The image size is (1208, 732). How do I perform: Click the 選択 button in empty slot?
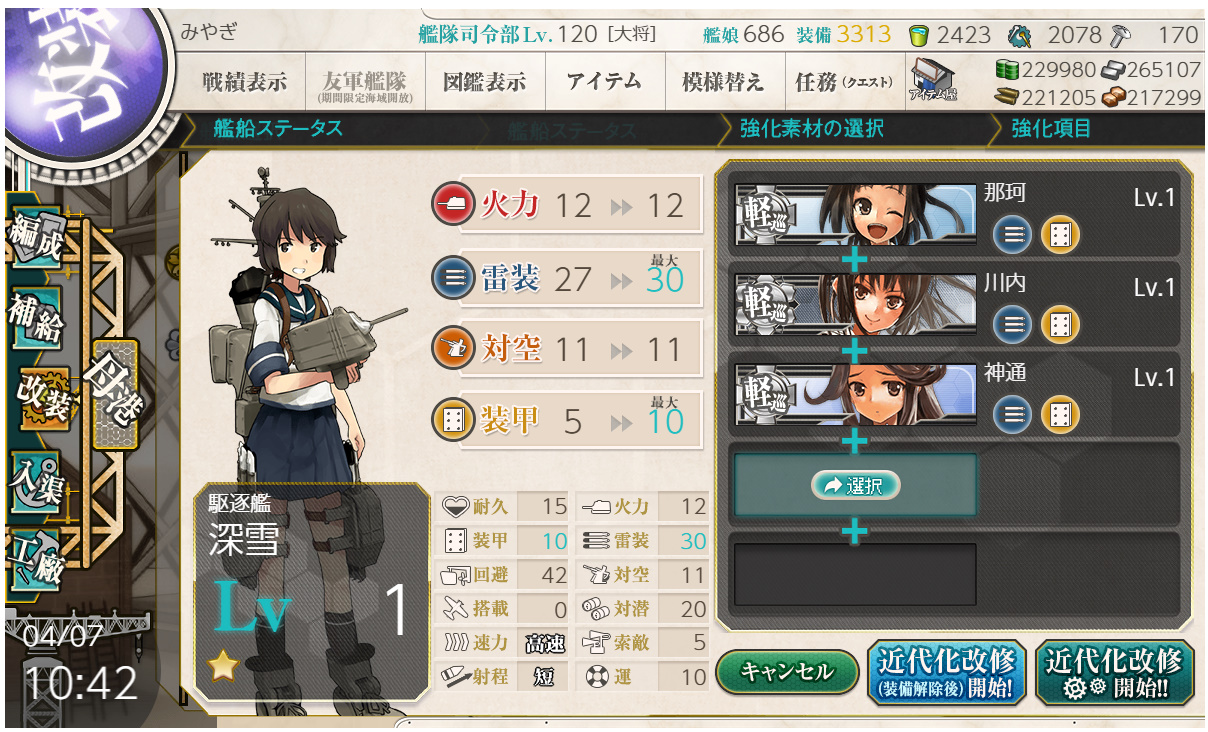pos(855,486)
